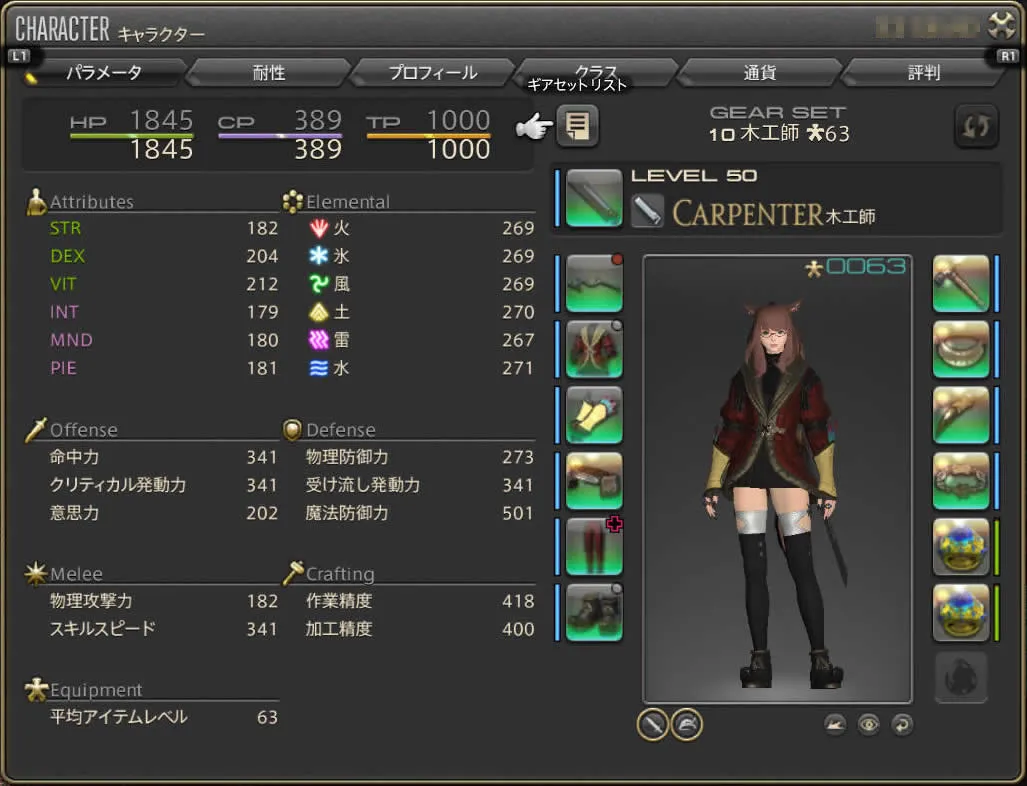Open the プロフィール tab
Screen dimensions: 1027x786
tap(432, 73)
